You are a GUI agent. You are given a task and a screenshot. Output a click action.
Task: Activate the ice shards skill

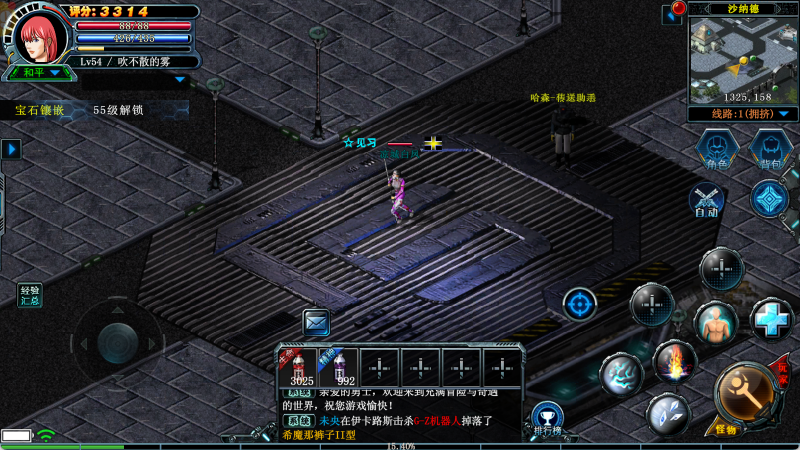(666, 413)
